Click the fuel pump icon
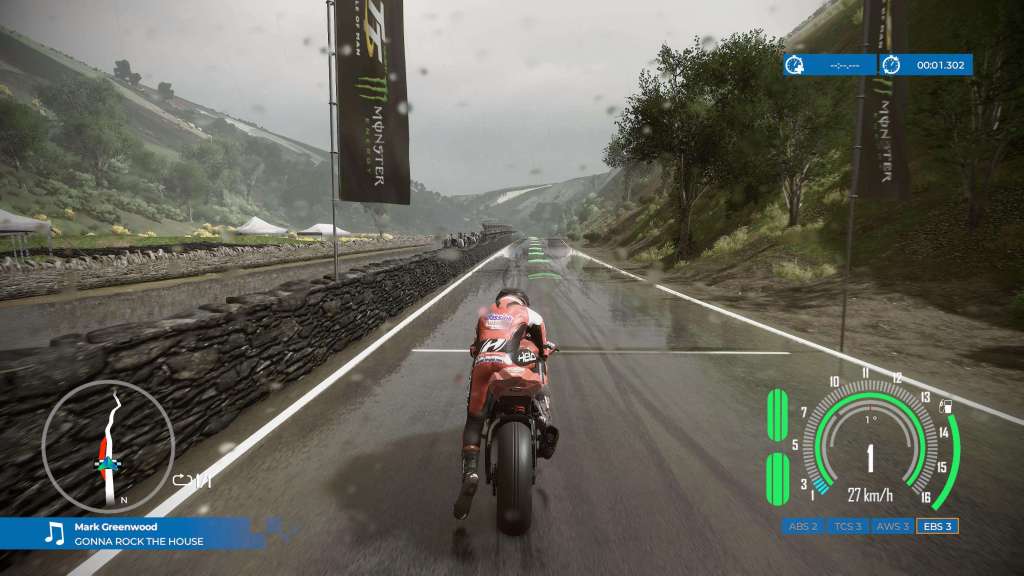 click(946, 408)
